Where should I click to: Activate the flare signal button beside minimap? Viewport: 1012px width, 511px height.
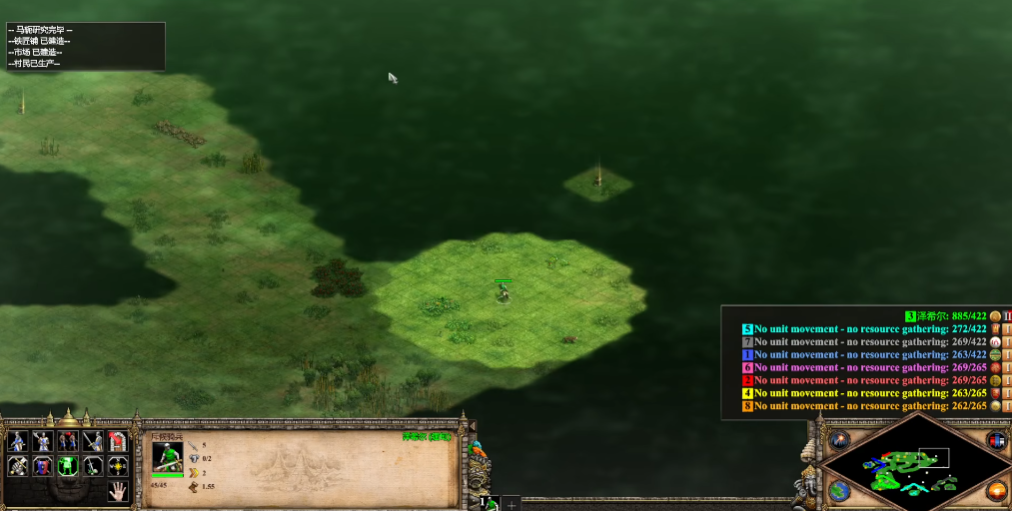pos(839,440)
